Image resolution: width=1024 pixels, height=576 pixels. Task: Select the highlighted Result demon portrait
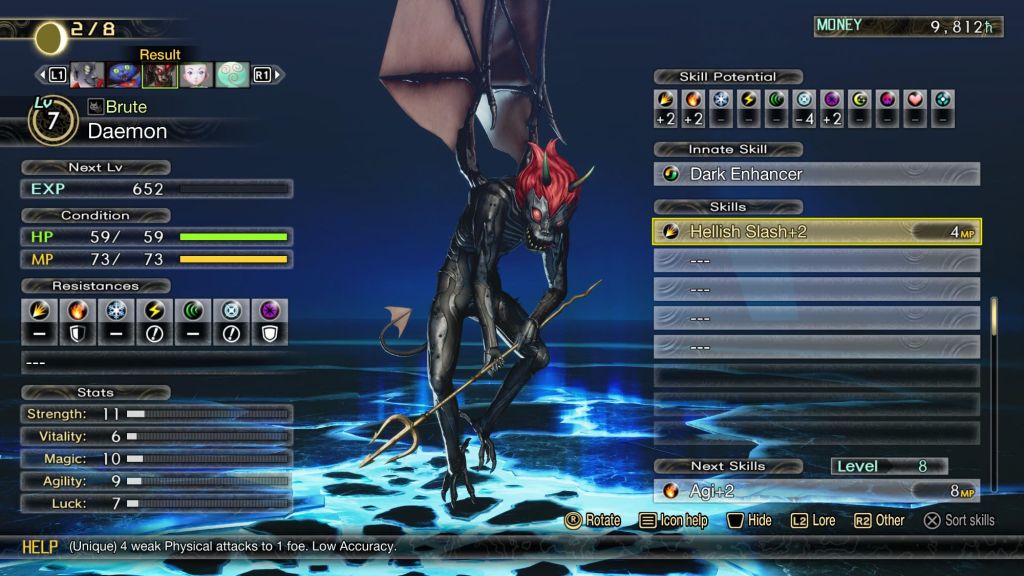click(160, 75)
